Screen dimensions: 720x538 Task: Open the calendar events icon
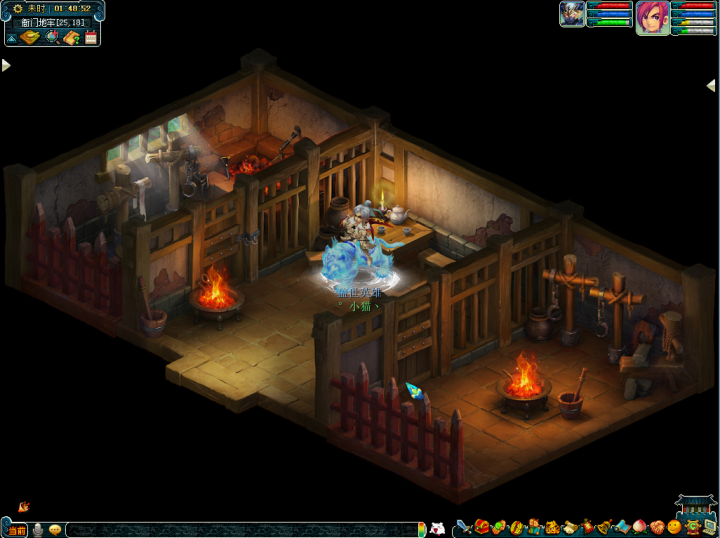point(90,38)
